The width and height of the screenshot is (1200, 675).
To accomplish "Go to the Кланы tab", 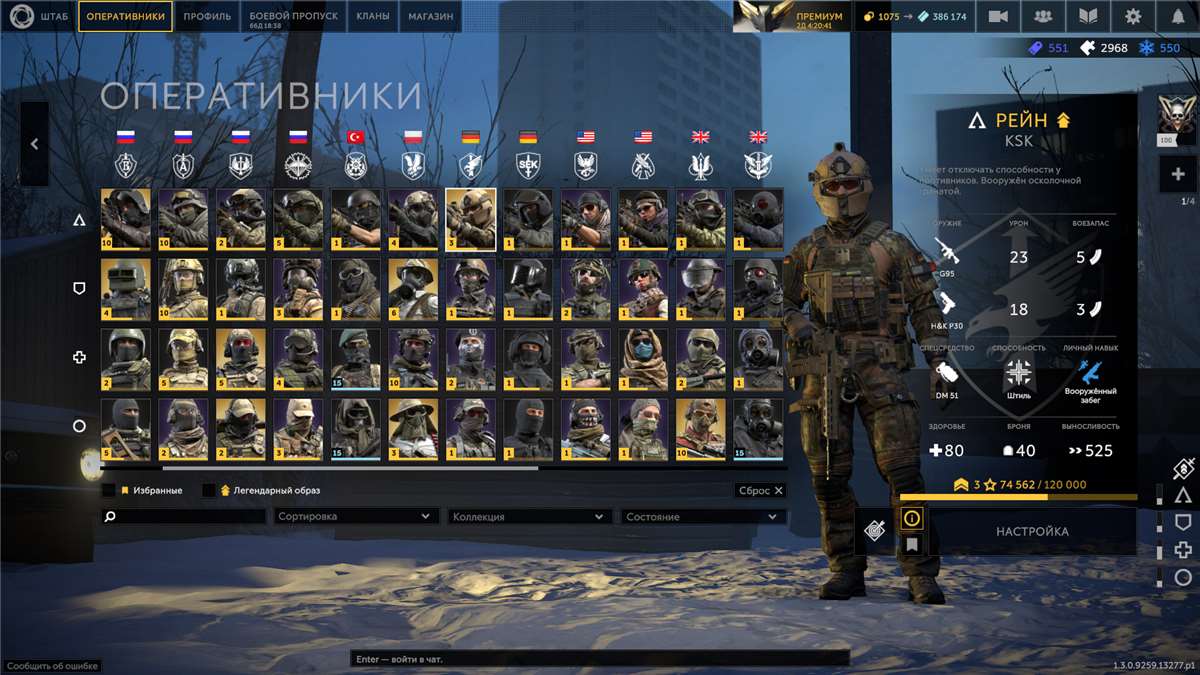I will click(x=373, y=16).
